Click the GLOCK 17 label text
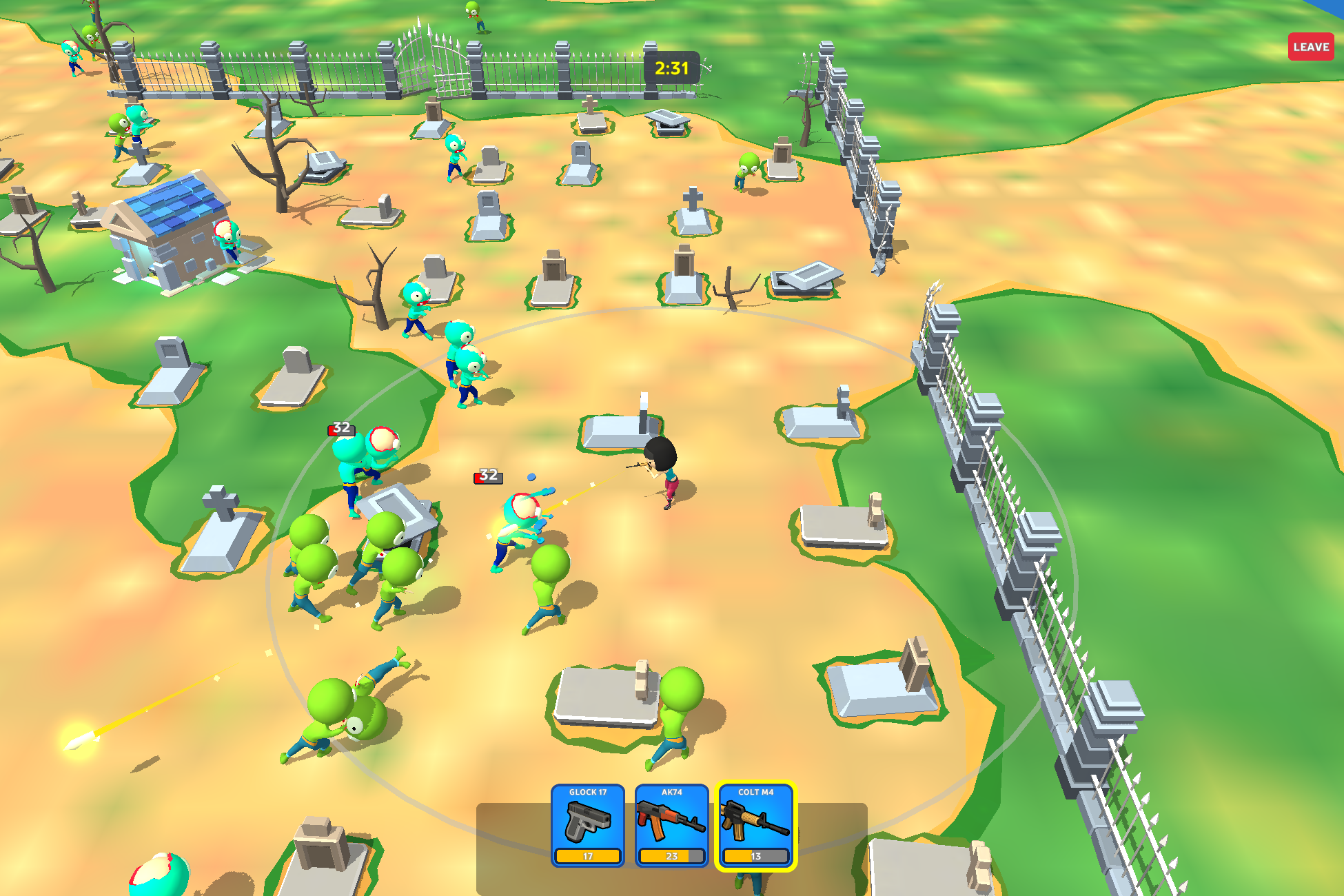This screenshot has width=1344, height=896. pos(589,793)
